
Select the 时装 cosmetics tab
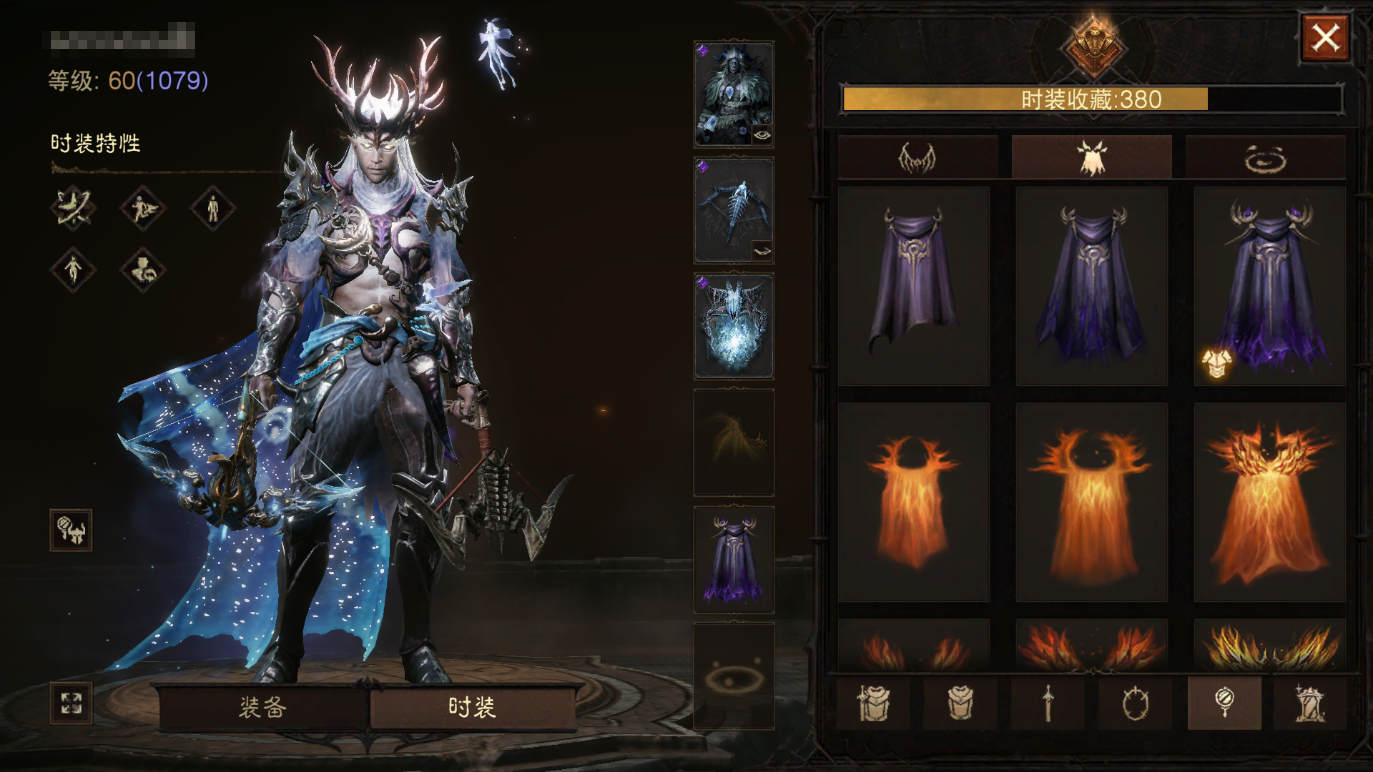pyautogui.click(x=472, y=708)
